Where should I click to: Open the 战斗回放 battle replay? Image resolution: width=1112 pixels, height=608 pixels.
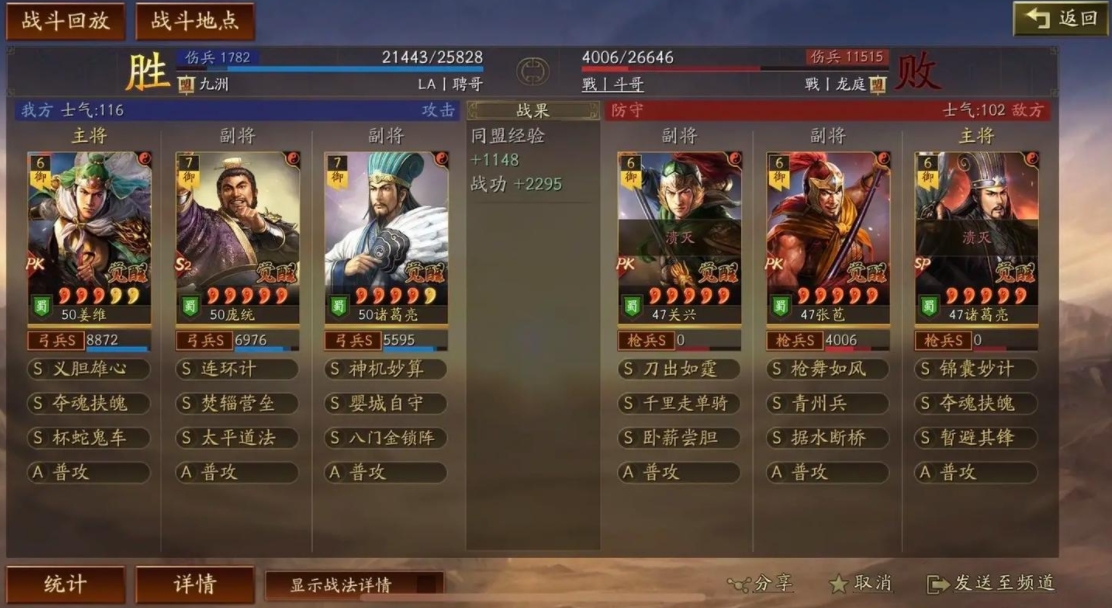[x=66, y=21]
